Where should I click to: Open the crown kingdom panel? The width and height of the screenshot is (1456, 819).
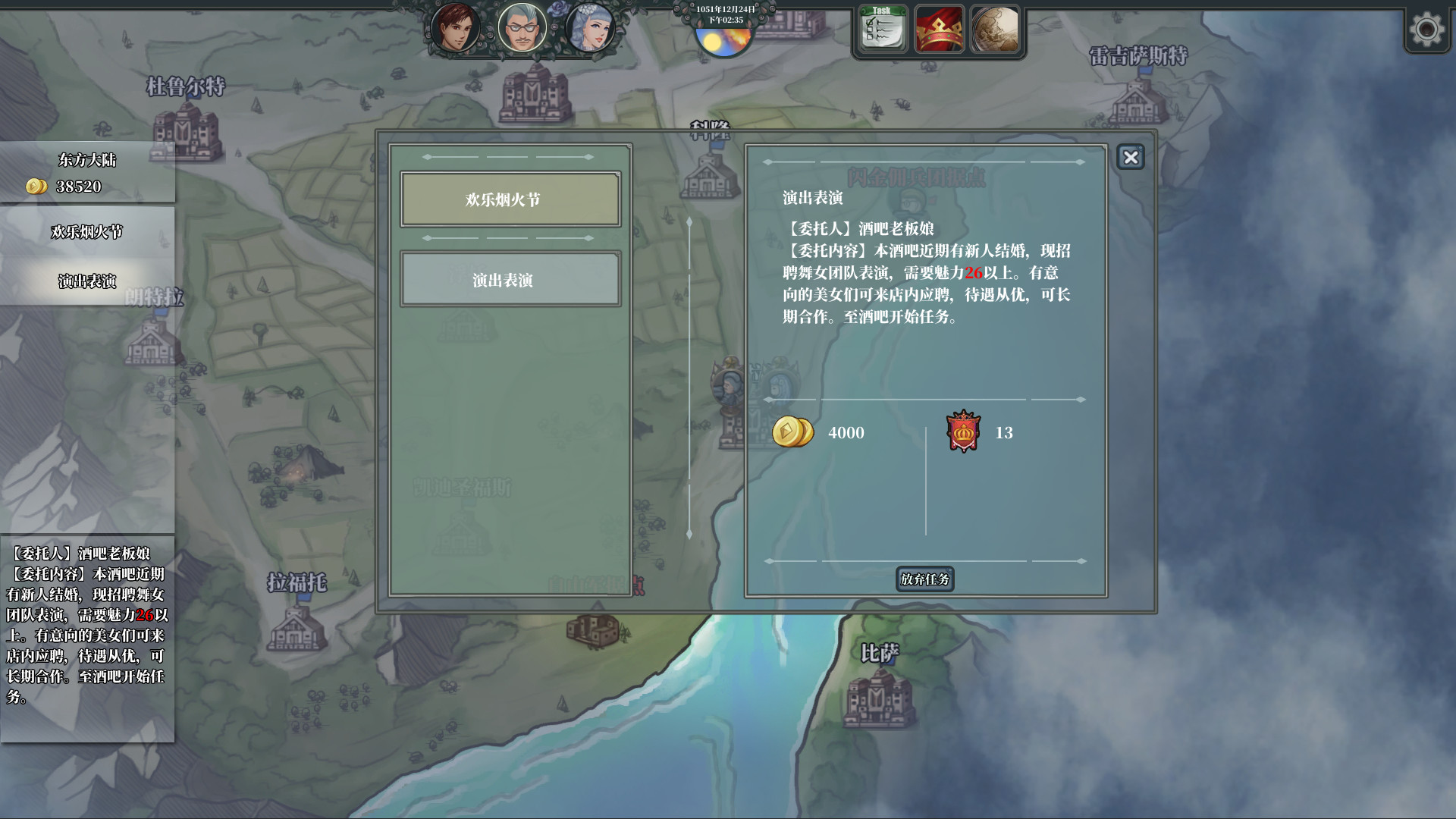tap(940, 30)
